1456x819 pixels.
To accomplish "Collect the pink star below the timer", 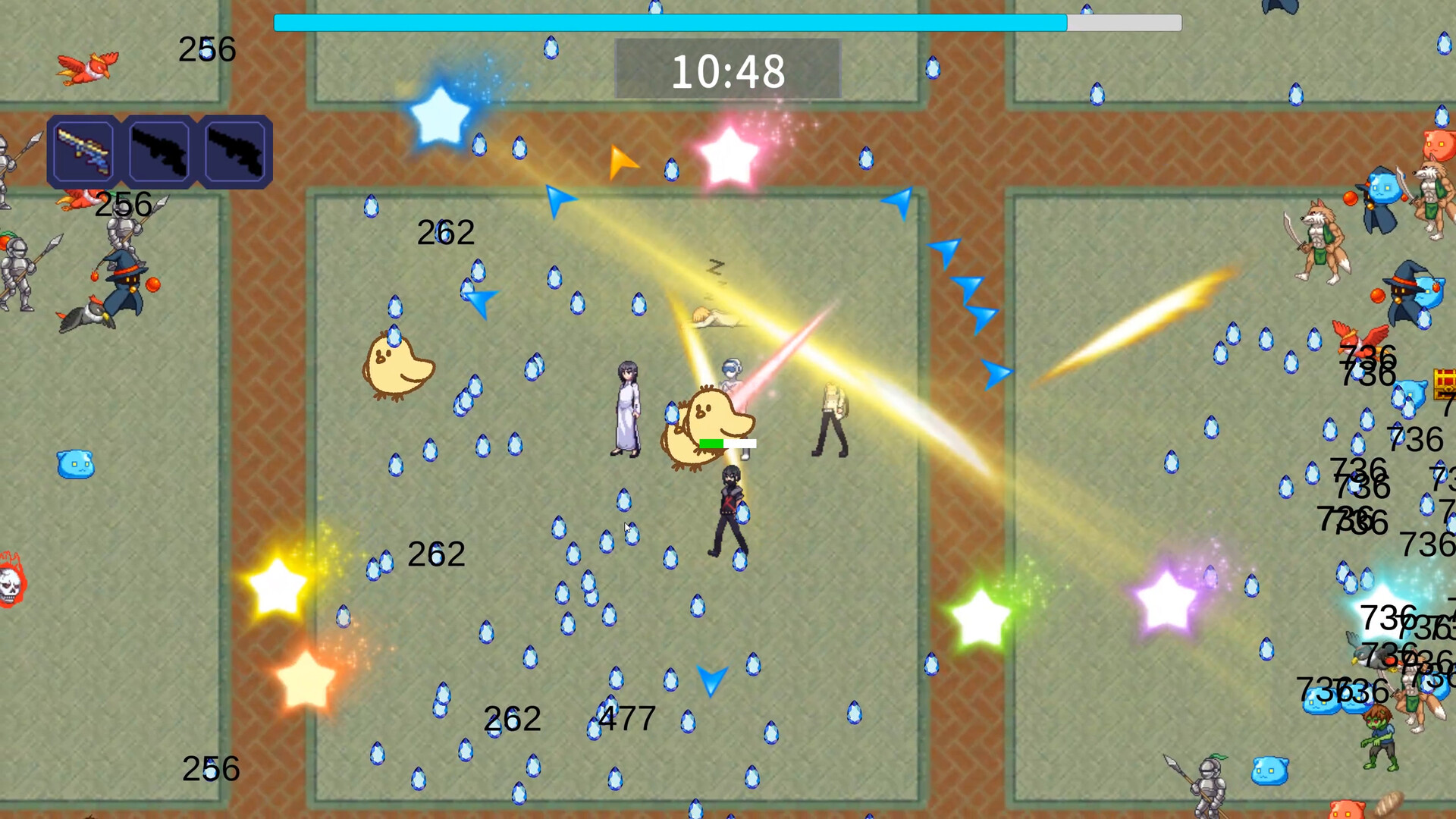I will (730, 155).
